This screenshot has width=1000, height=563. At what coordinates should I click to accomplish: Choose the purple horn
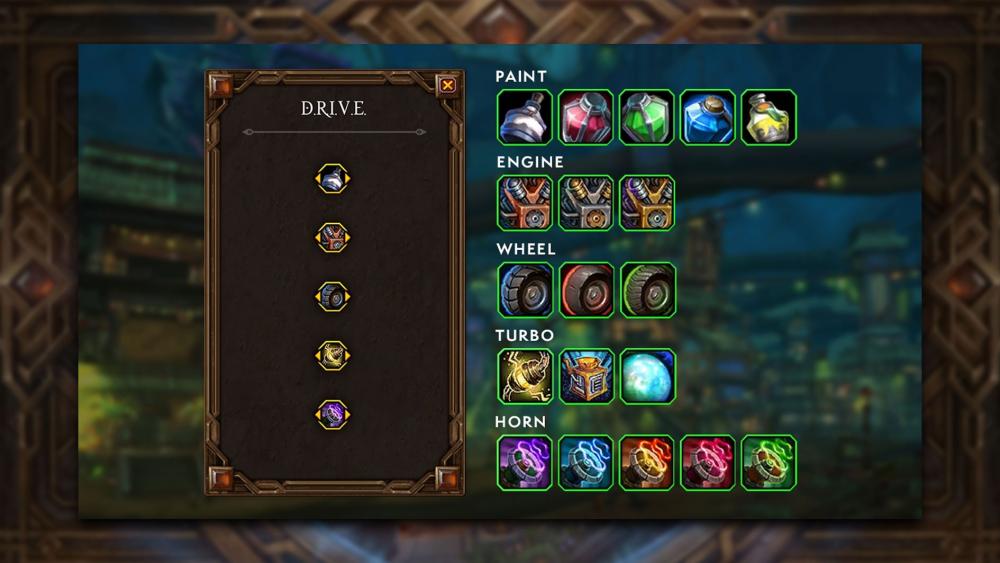[x=525, y=462]
